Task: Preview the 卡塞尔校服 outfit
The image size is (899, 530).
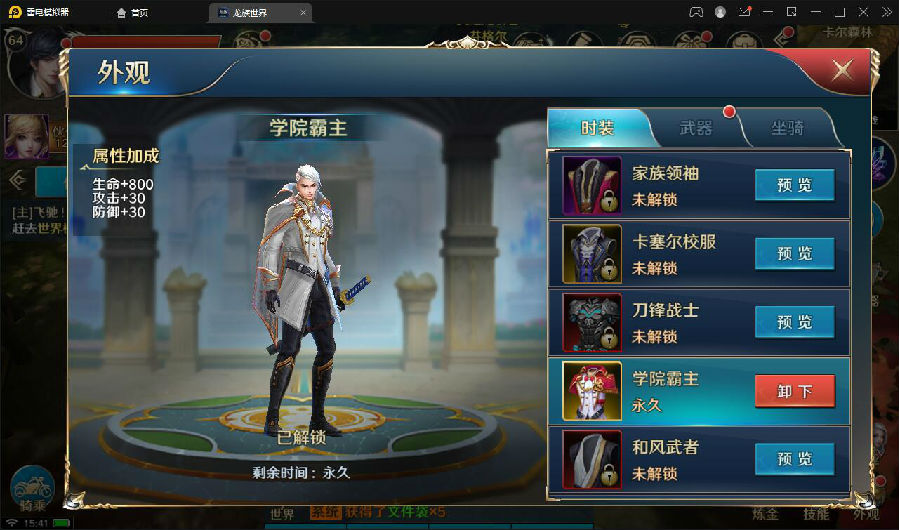Action: tap(794, 254)
